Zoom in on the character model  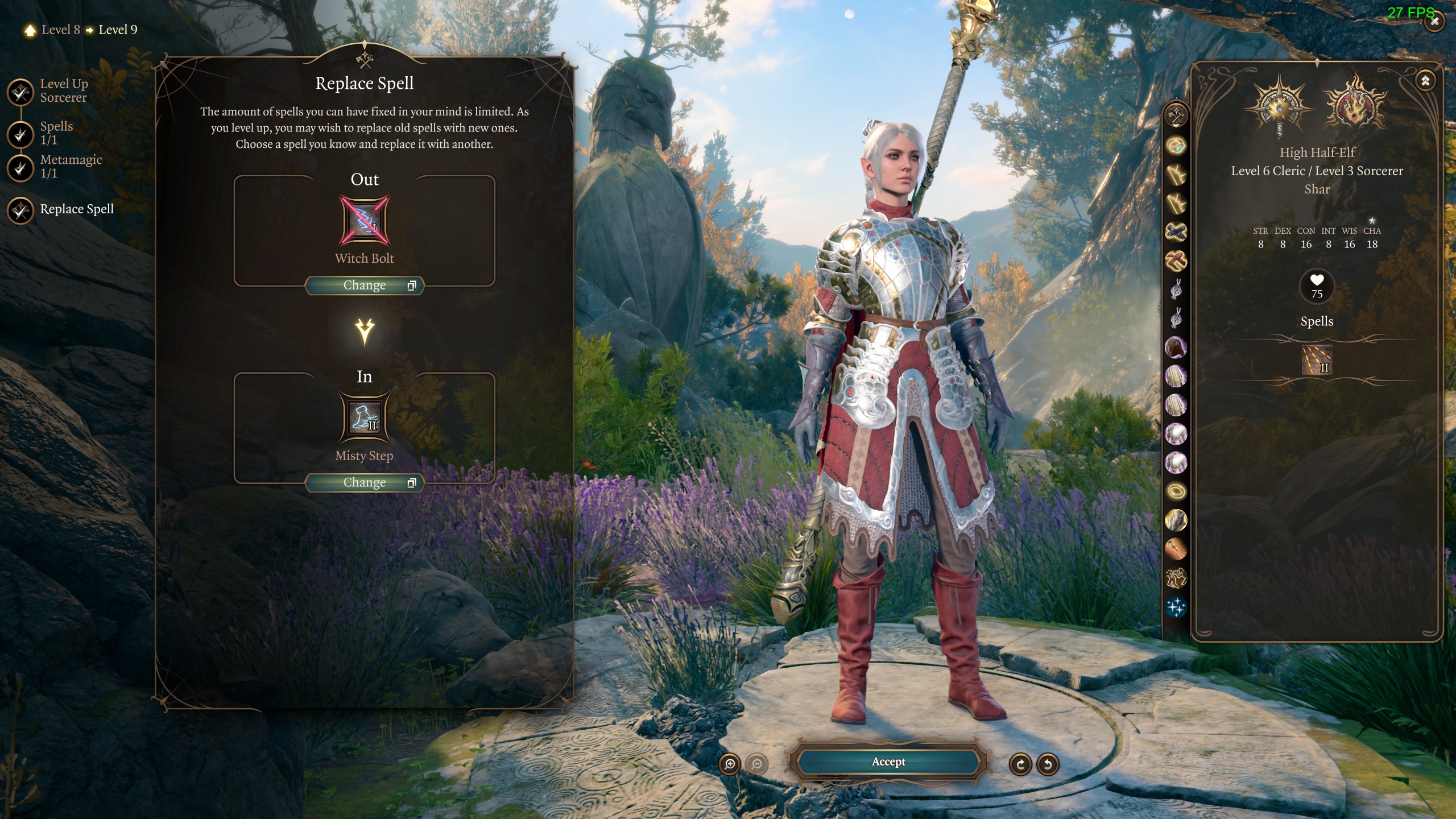click(730, 764)
